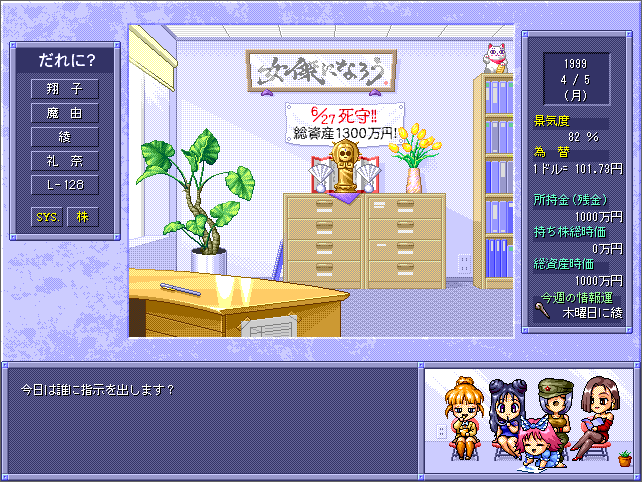Choose 魔由 as the person to instruct
Image resolution: width=642 pixels, height=482 pixels.
(65, 113)
